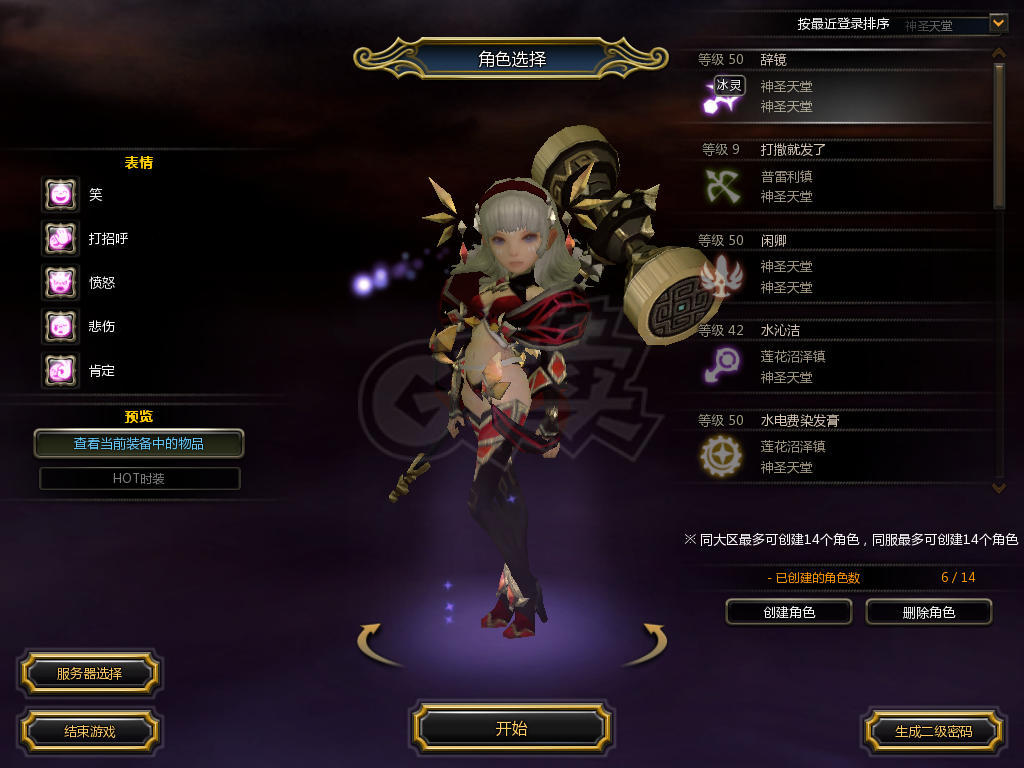The height and width of the screenshot is (768, 1024).
Task: Click 结束游戏 to quit the game
Action: [89, 731]
